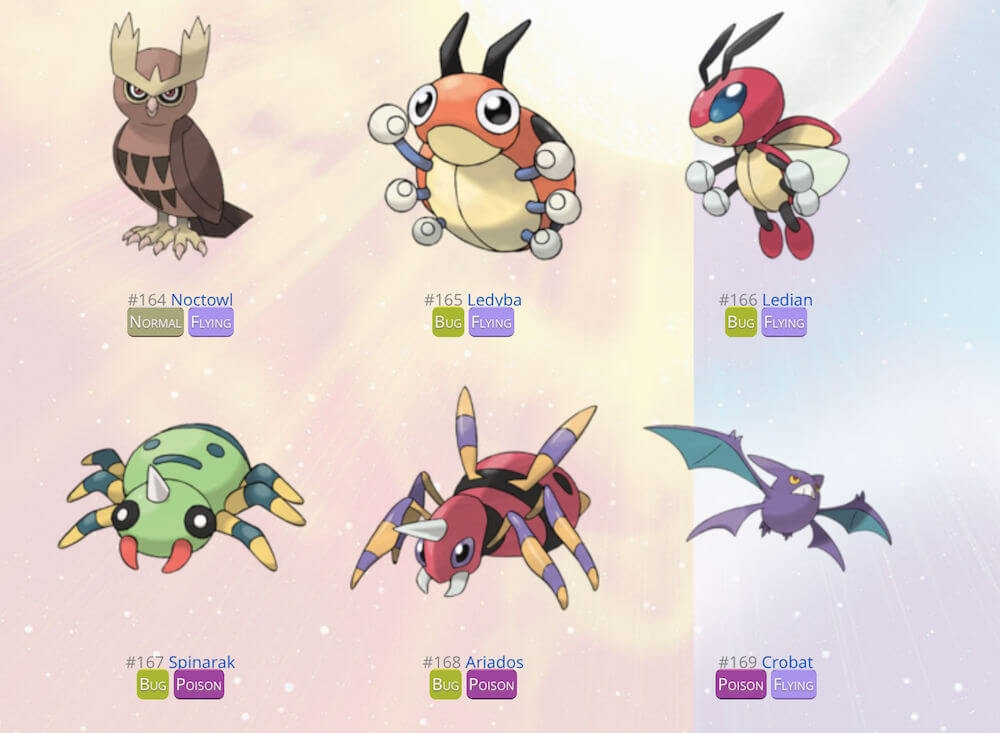Viewport: 1000px width, 733px height.
Task: Open the Ledian name link
Action: [787, 300]
